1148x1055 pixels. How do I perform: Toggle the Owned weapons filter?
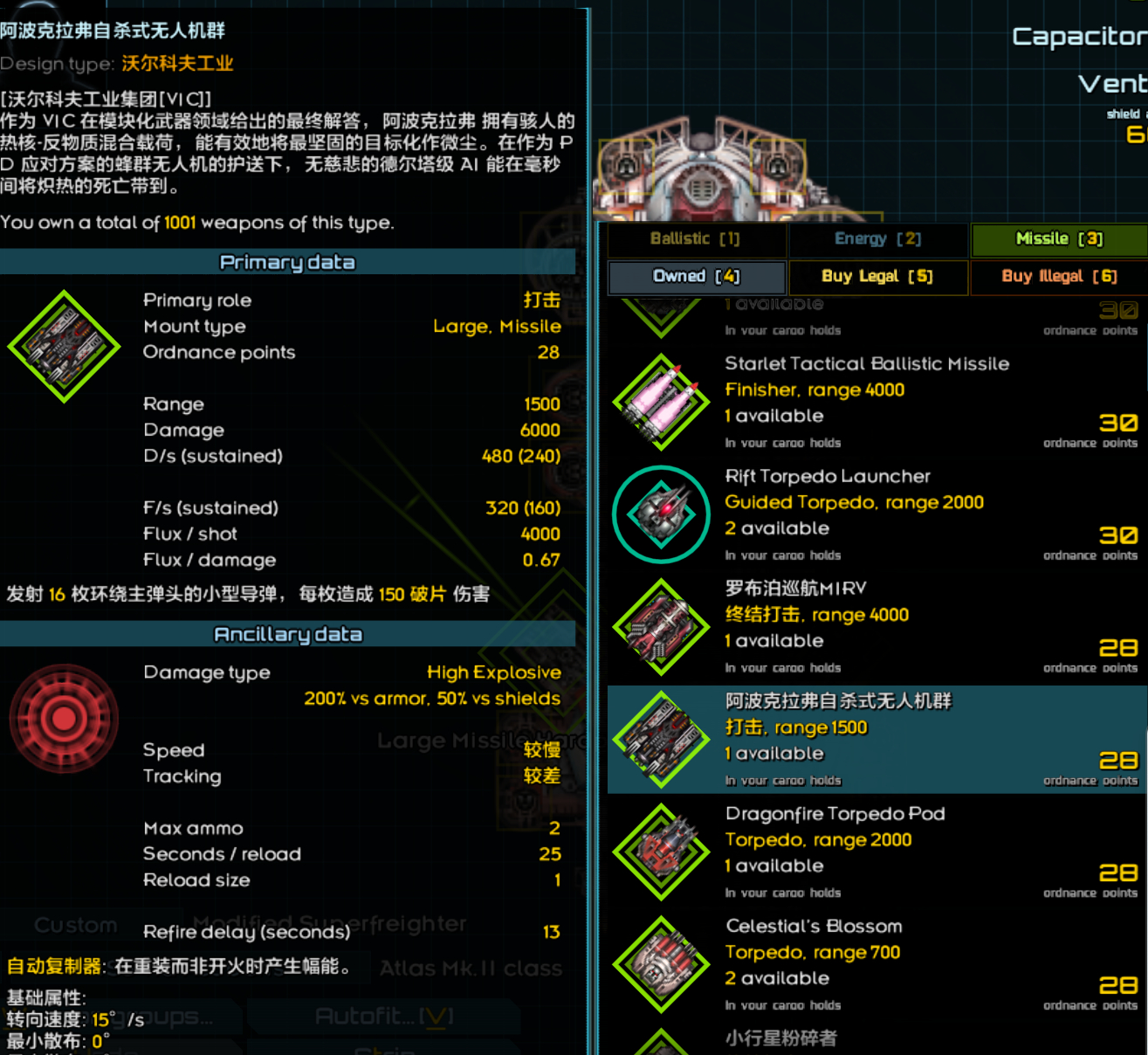pyautogui.click(x=696, y=276)
